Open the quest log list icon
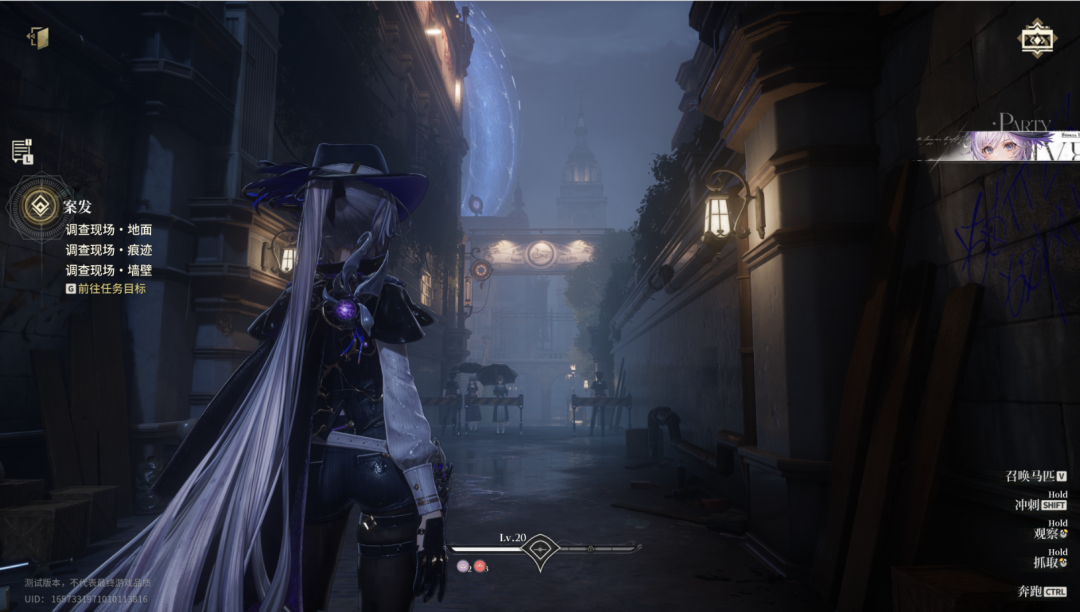Viewport: 1080px width, 612px height. coord(21,151)
